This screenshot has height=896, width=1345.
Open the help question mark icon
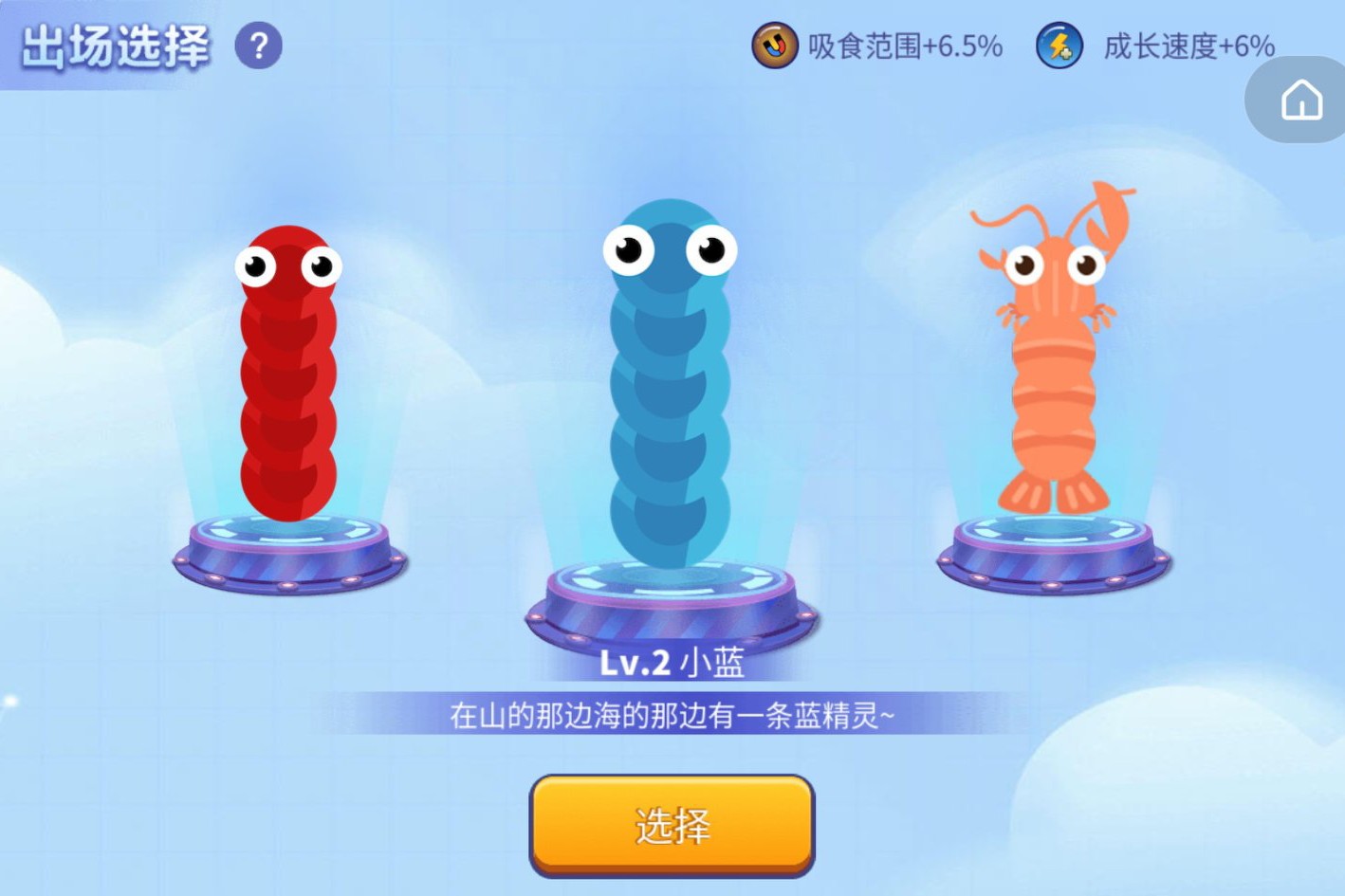point(256,47)
